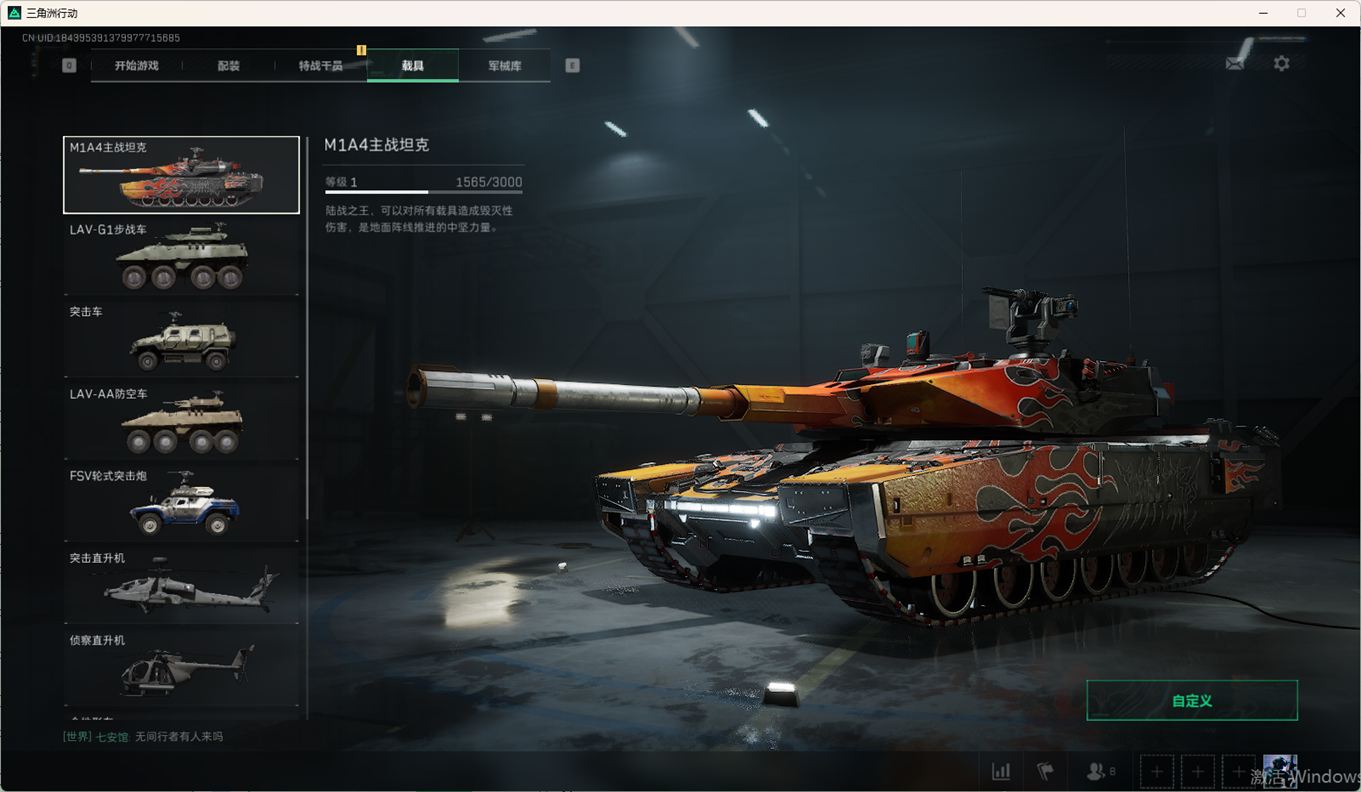Choose the M1A4主战坦克 vehicle entry
Image resolution: width=1361 pixels, height=792 pixels.
[181, 175]
